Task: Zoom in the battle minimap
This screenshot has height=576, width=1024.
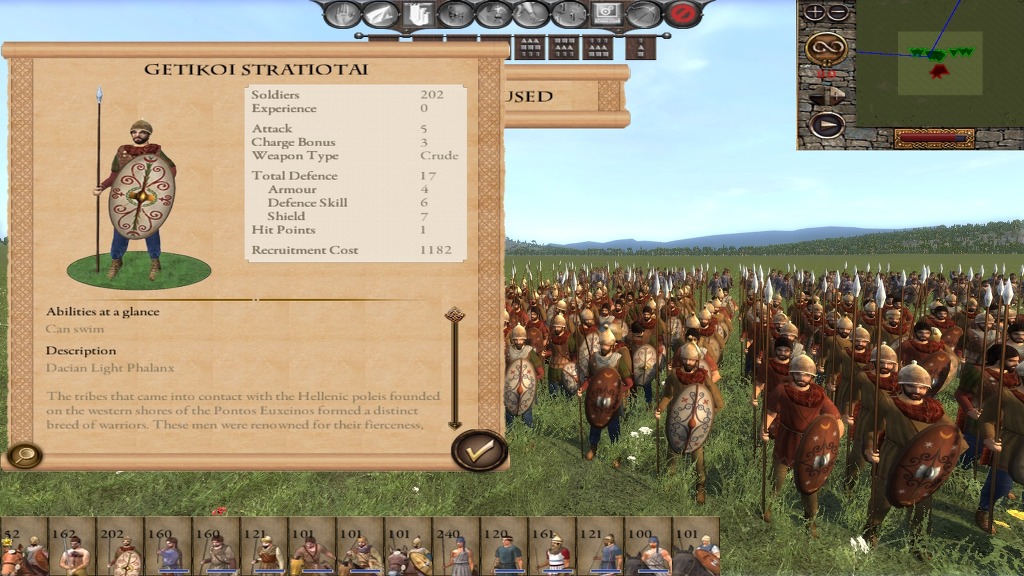Action: [815, 13]
